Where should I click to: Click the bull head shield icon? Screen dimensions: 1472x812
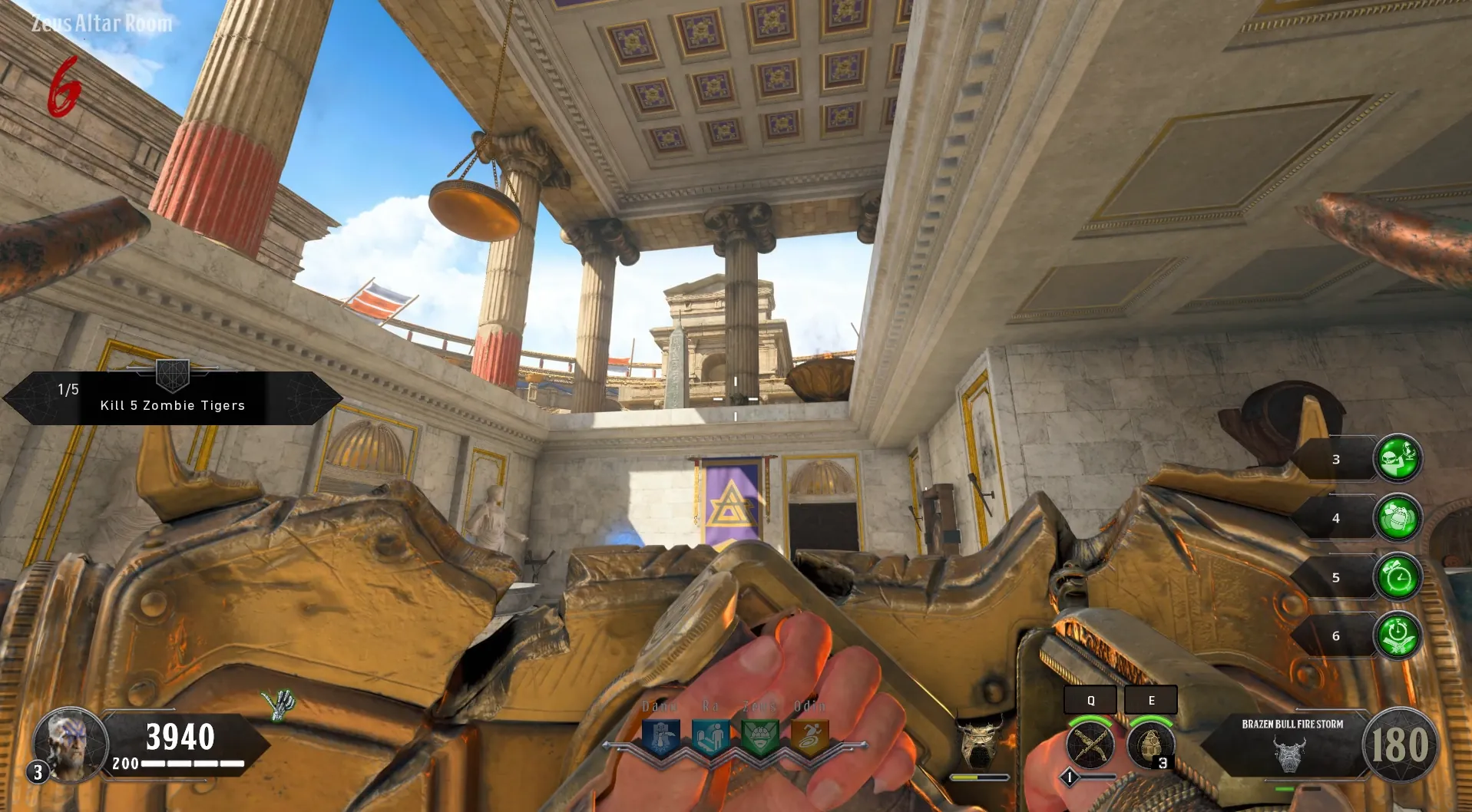(x=979, y=742)
